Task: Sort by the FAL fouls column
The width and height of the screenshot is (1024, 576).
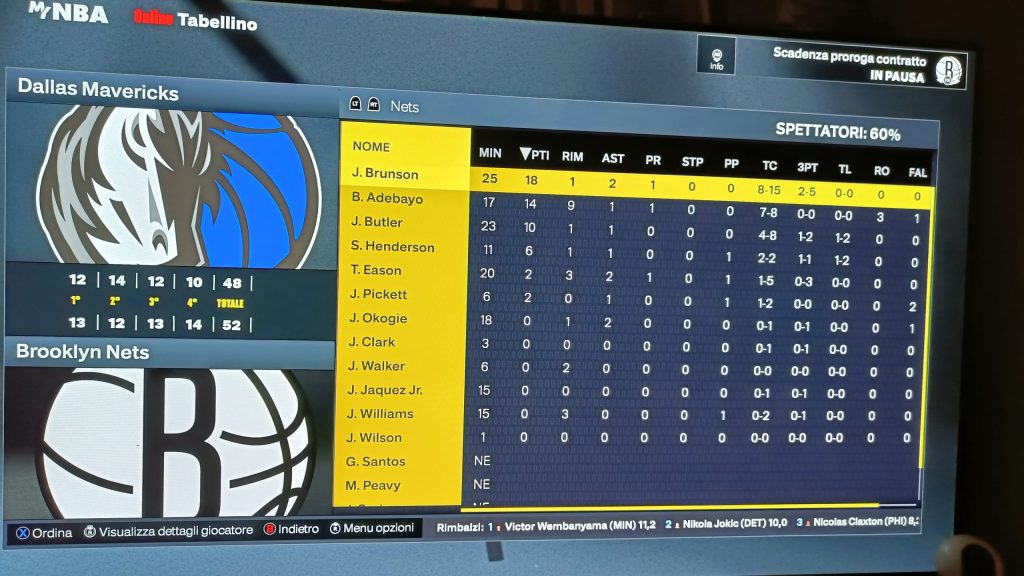Action: tap(917, 172)
